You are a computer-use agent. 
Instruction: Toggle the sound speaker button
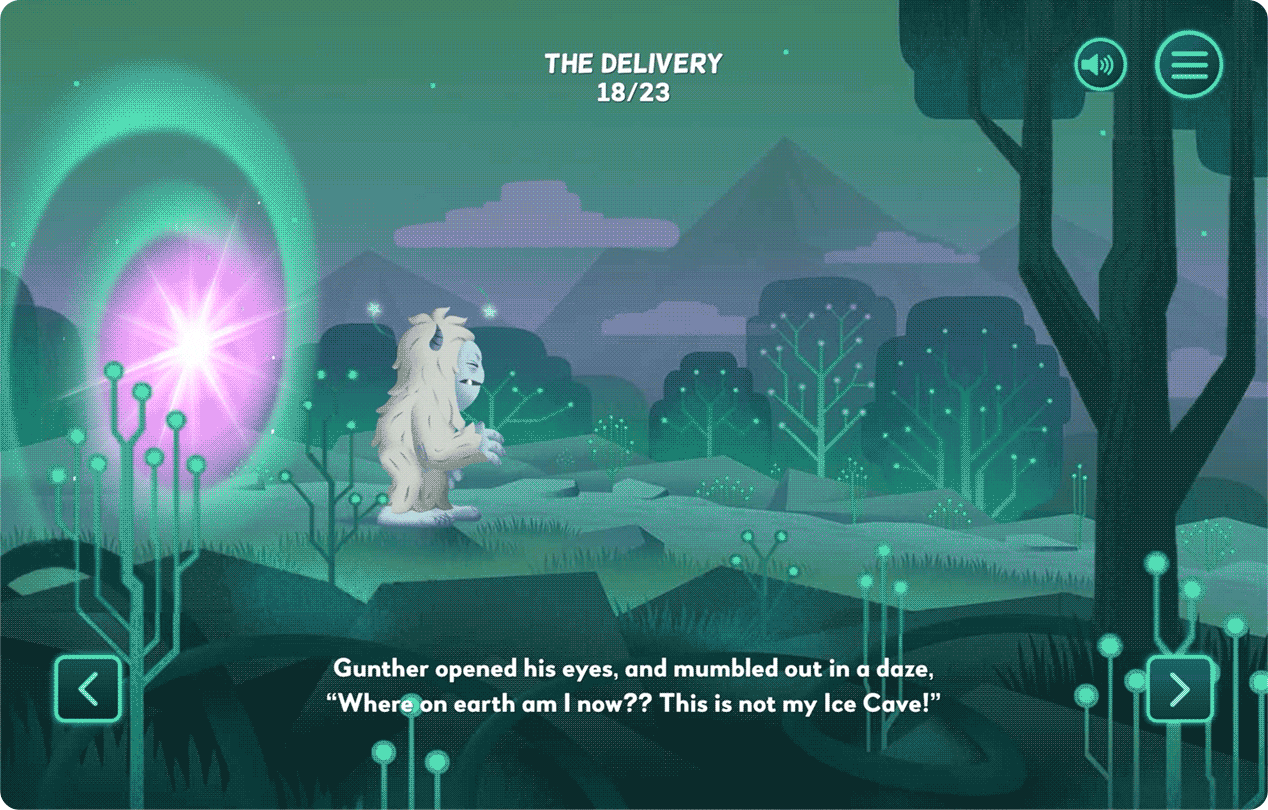[x=1100, y=66]
